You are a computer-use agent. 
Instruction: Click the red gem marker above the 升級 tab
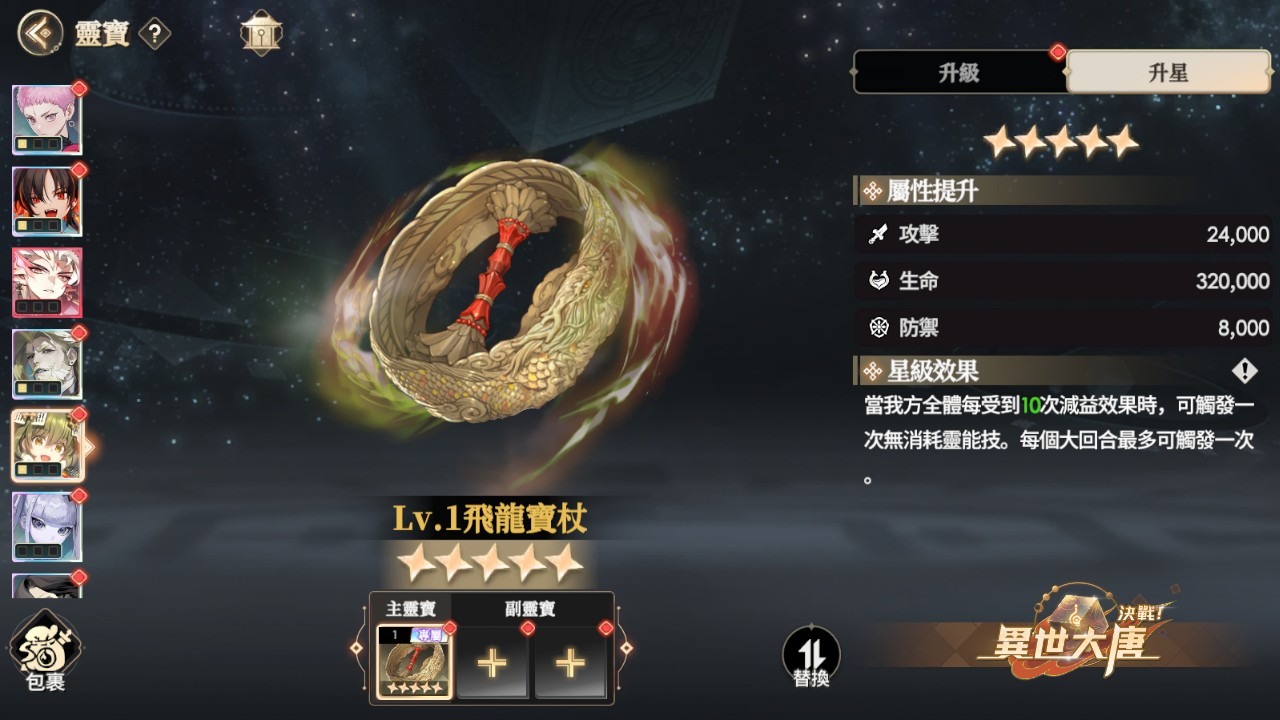pos(1057,53)
